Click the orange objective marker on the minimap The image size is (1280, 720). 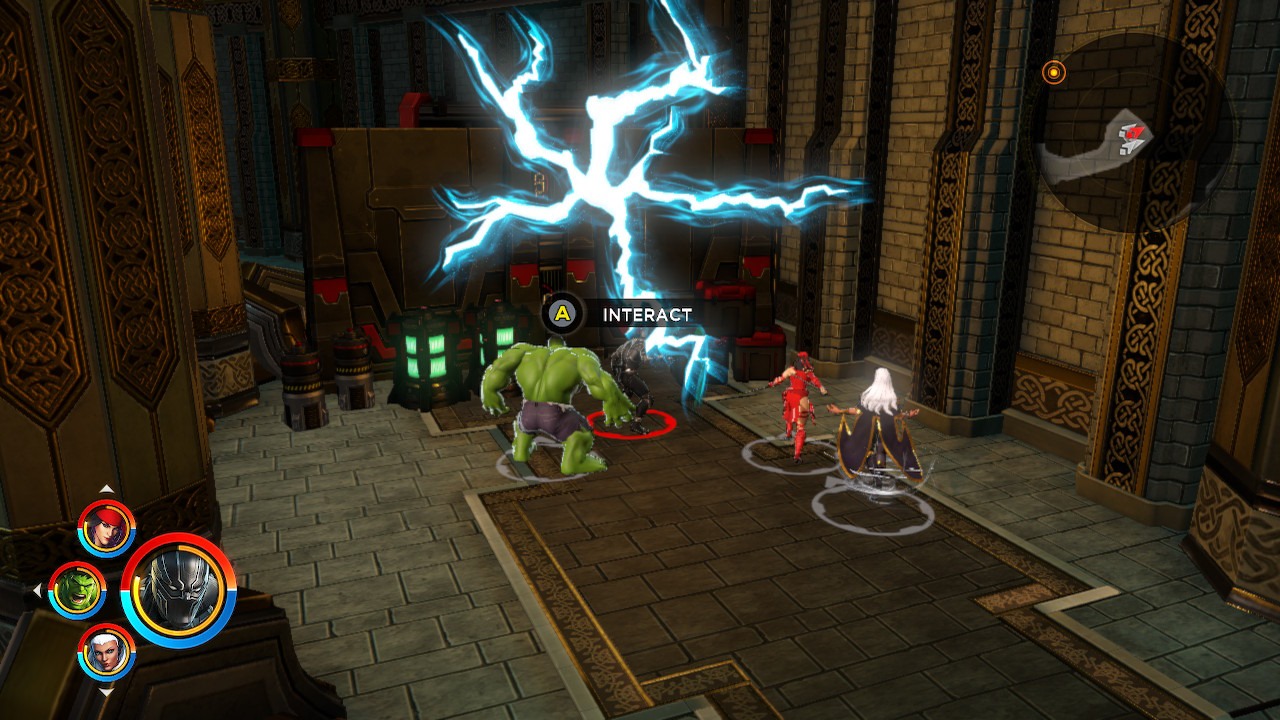1052,73
